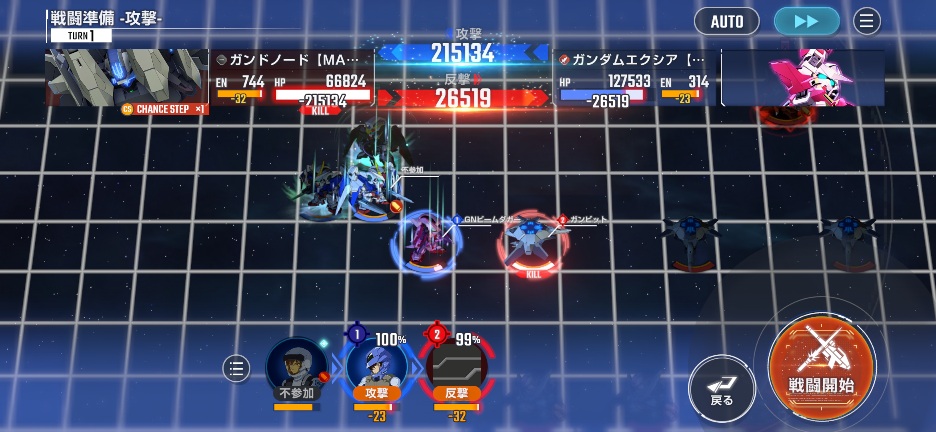
Task: Open the list icon beside pilot portraits
Action: pos(236,369)
